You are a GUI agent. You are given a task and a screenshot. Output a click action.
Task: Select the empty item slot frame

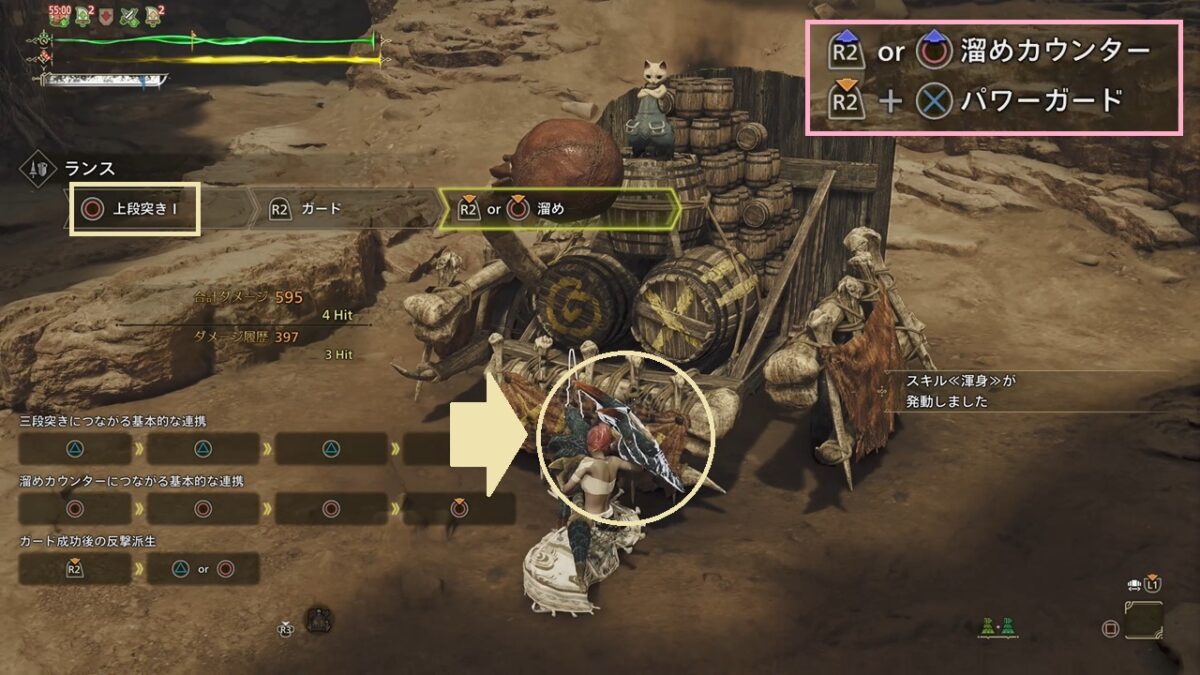point(1143,620)
